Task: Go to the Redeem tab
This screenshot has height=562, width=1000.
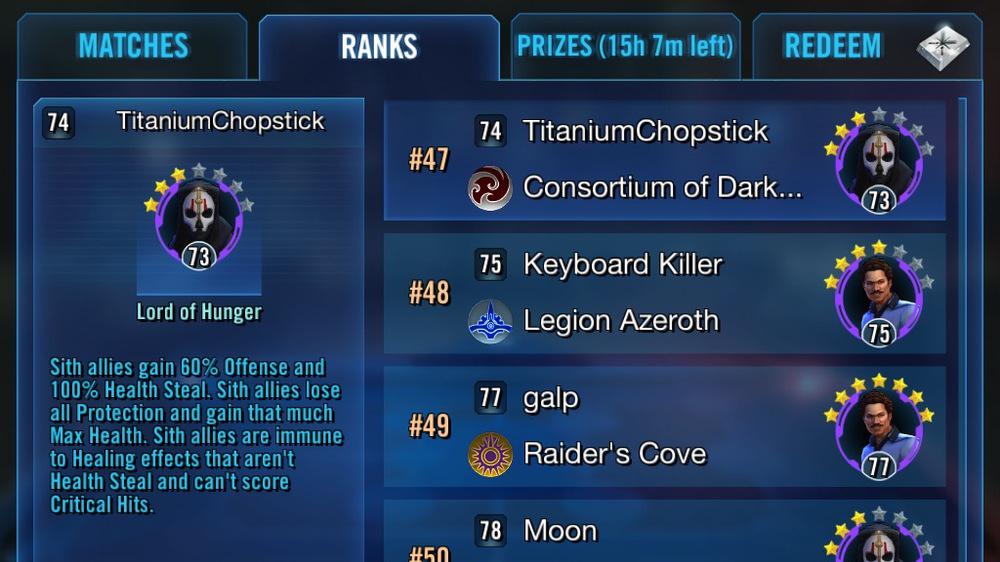Action: 833,46
